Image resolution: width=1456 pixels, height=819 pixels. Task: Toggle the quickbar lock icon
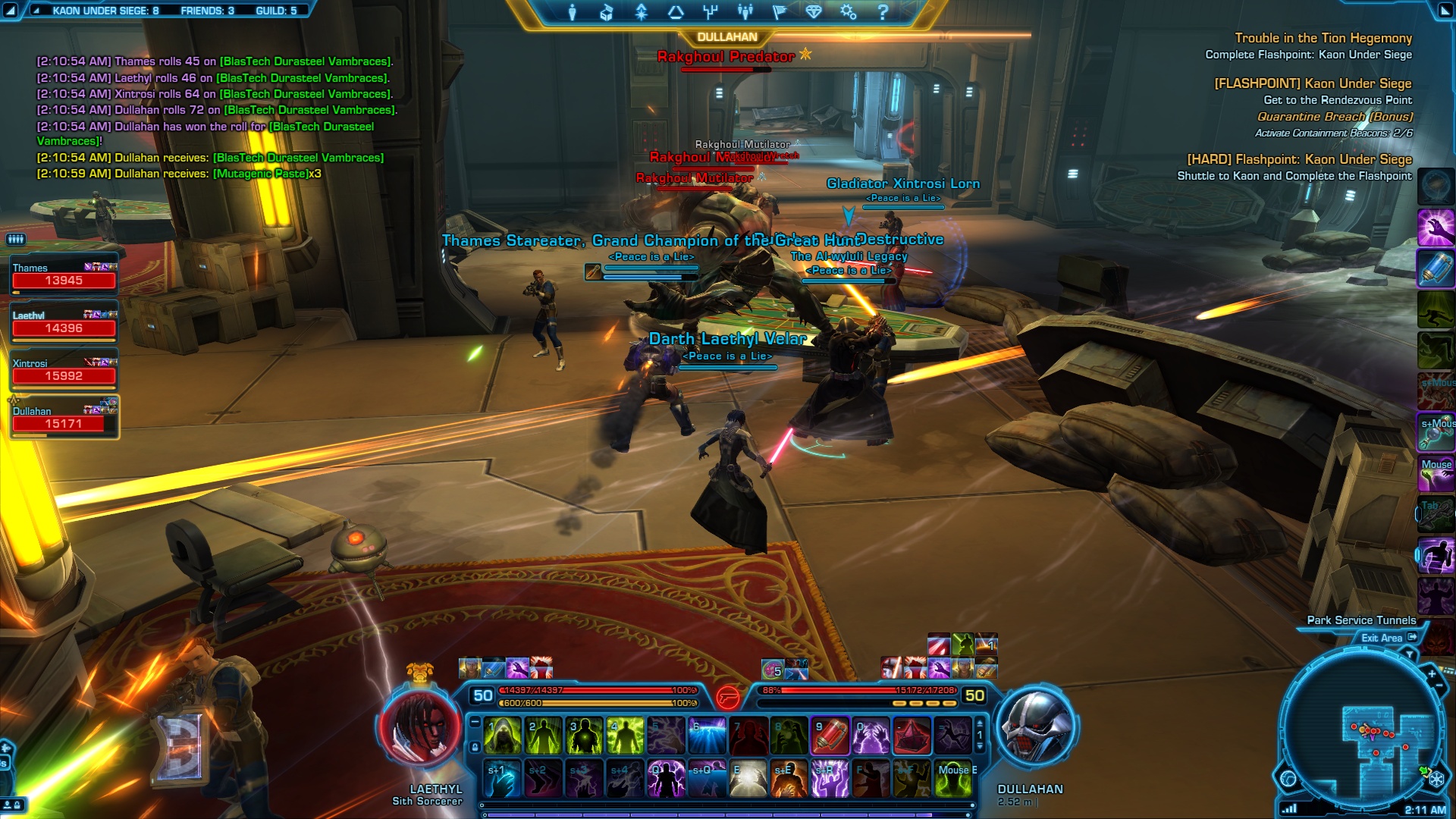pos(475,747)
